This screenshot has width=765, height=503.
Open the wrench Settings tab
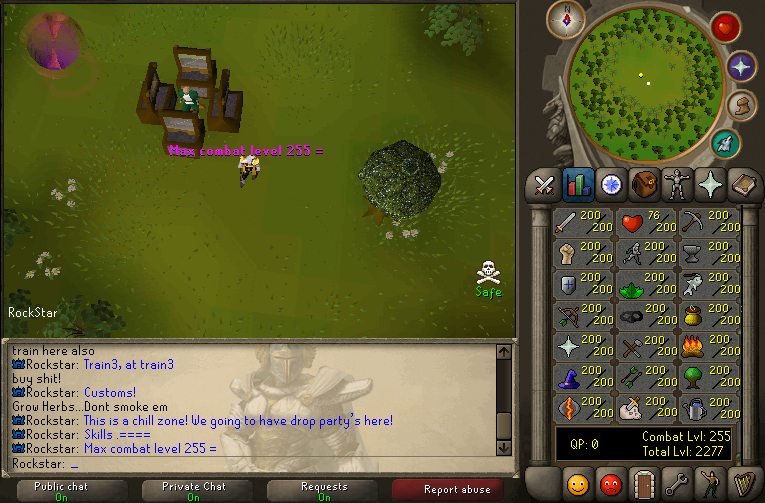point(676,483)
